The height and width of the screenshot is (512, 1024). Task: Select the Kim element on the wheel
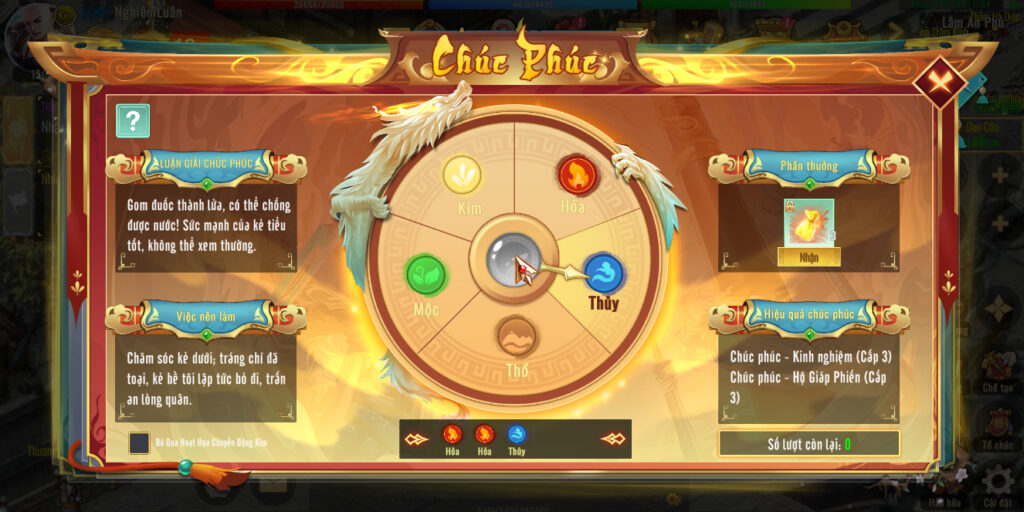point(462,175)
